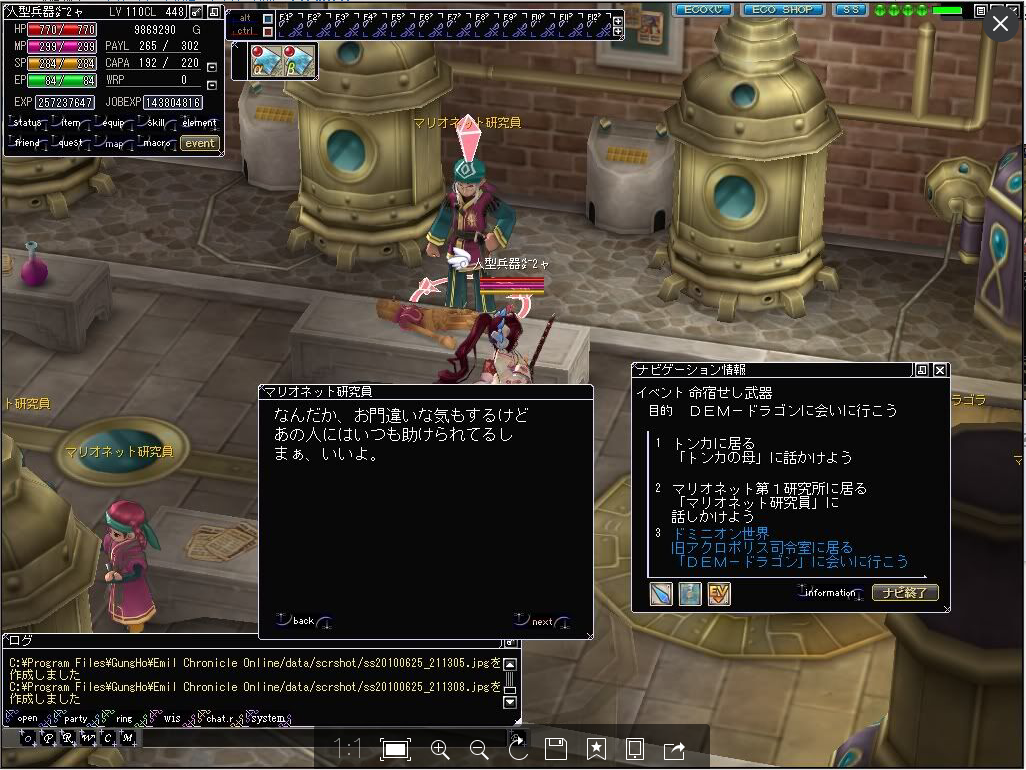Click the highlighted event button
Viewport: 1026px width, 770px height.
(199, 143)
